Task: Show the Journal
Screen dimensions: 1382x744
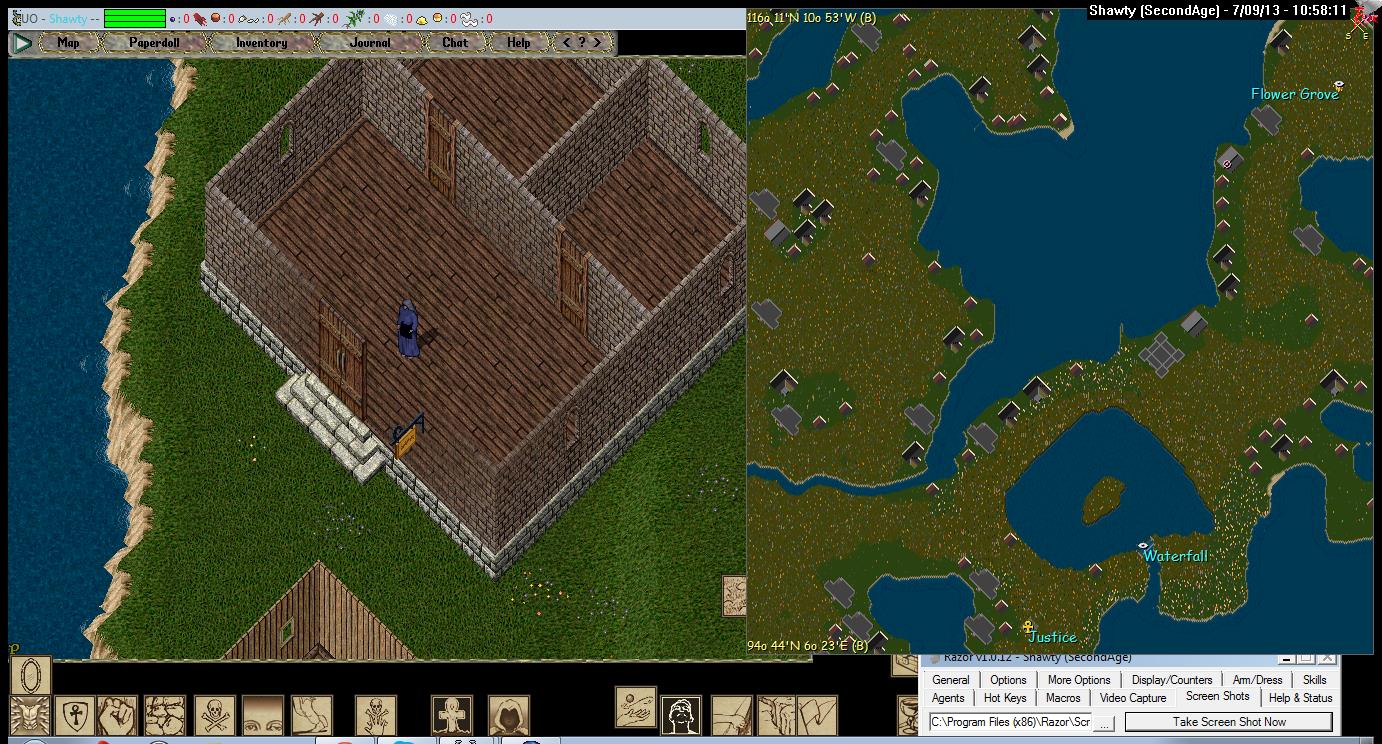Action: (370, 43)
